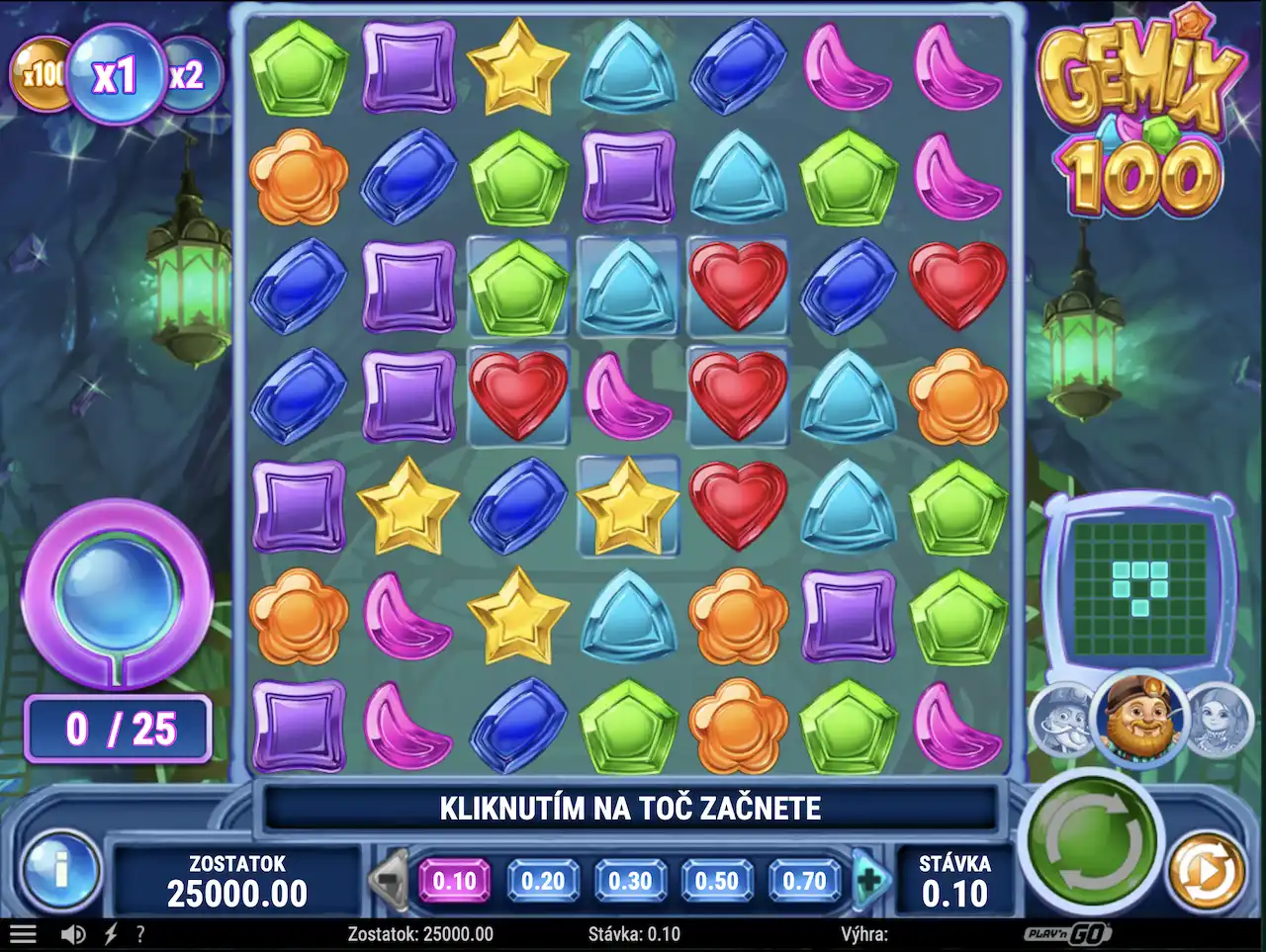Screen dimensions: 1266x952
Task: Click the gold x100 multiplier bubble
Action: pyautogui.click(x=40, y=74)
